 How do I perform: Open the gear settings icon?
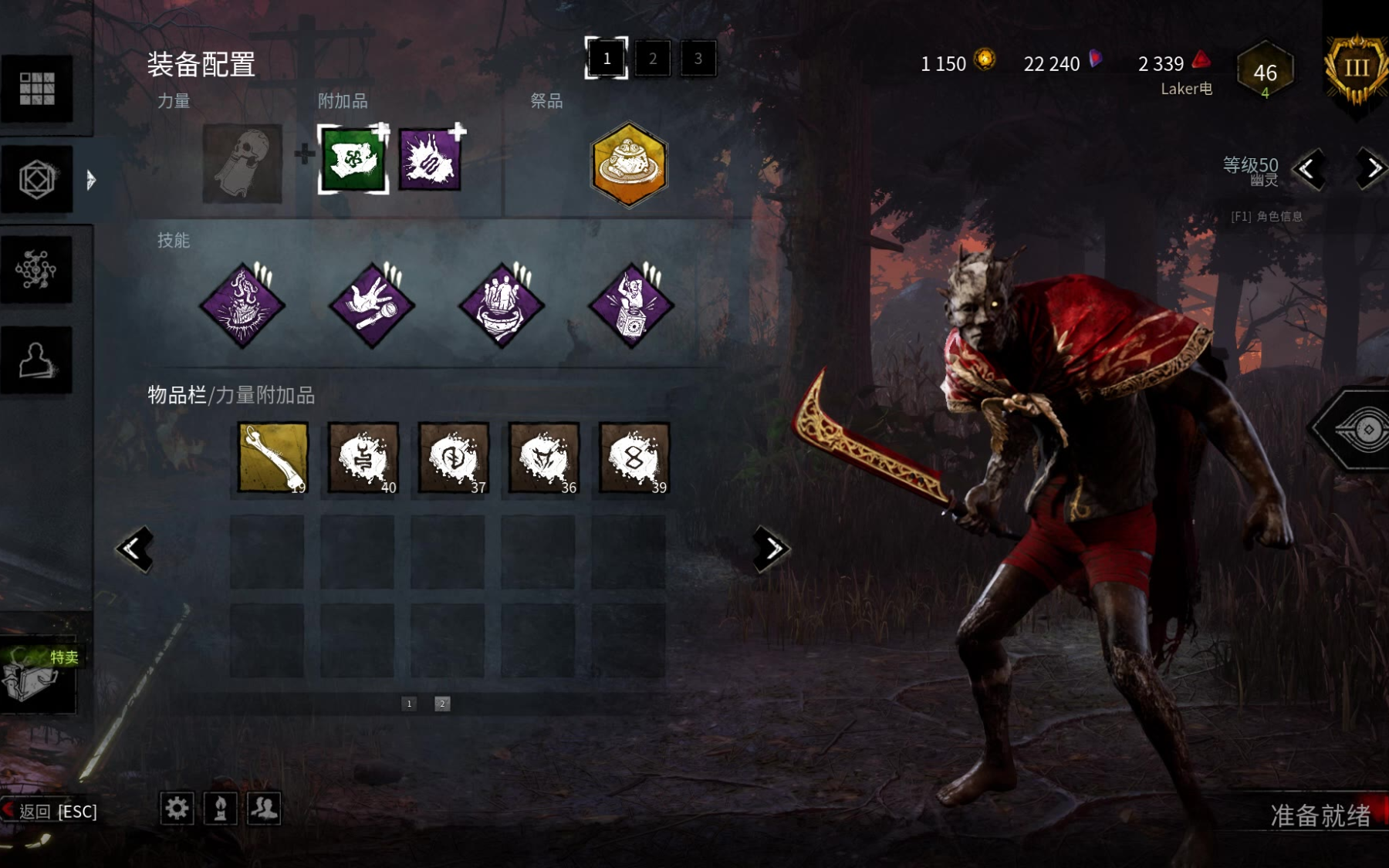pos(177,808)
